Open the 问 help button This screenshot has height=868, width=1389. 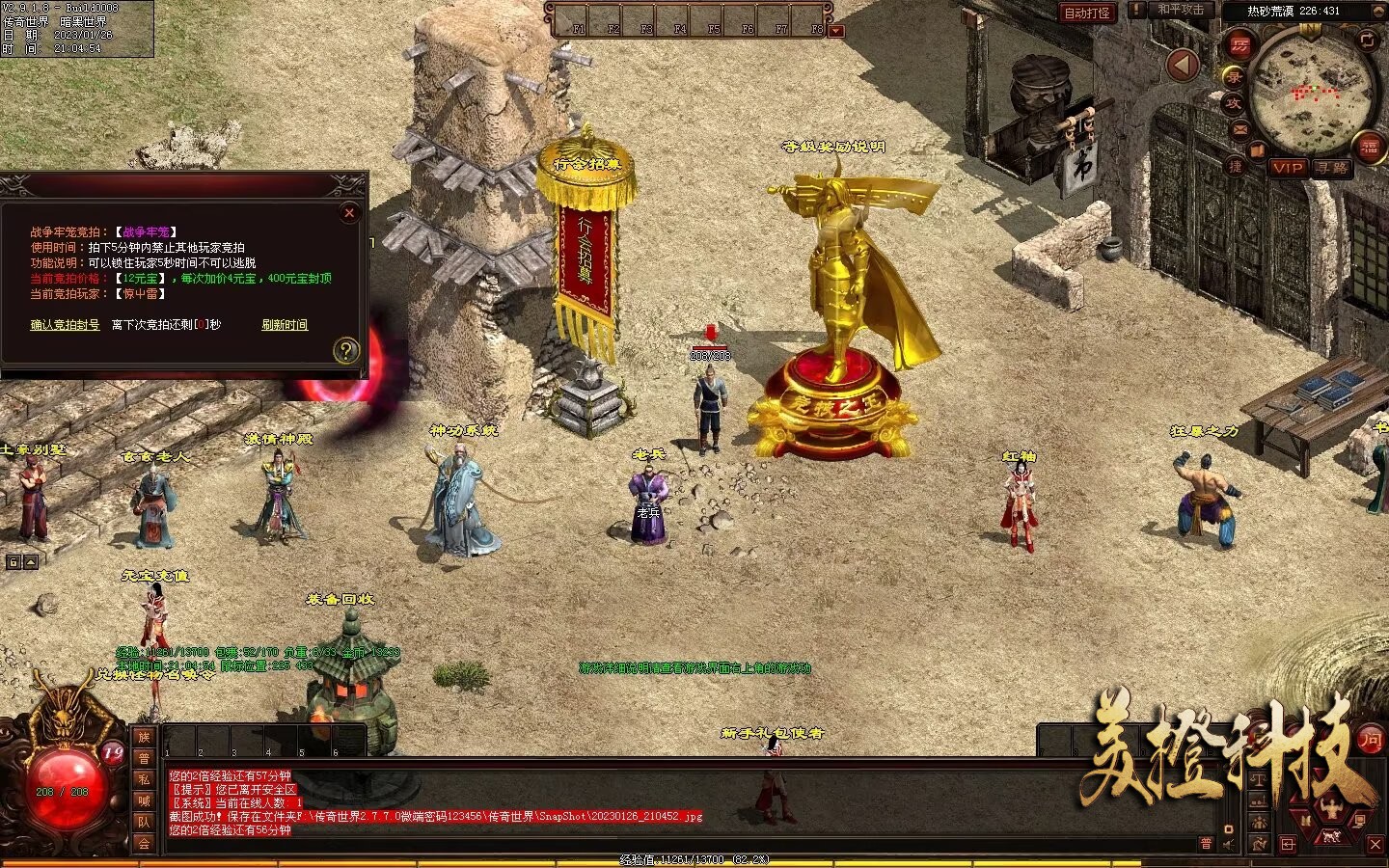coord(1370,740)
